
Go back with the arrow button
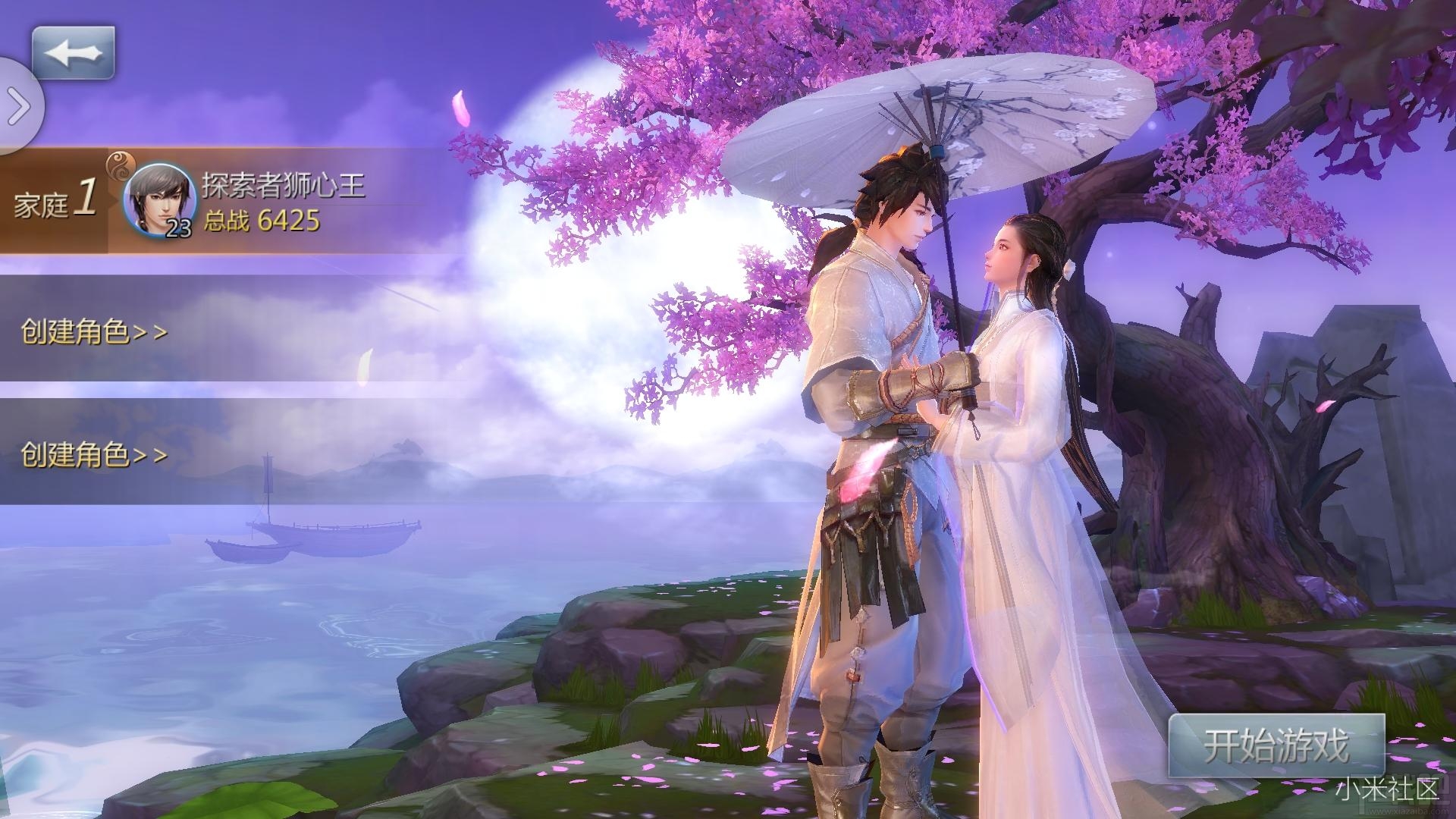tap(73, 52)
